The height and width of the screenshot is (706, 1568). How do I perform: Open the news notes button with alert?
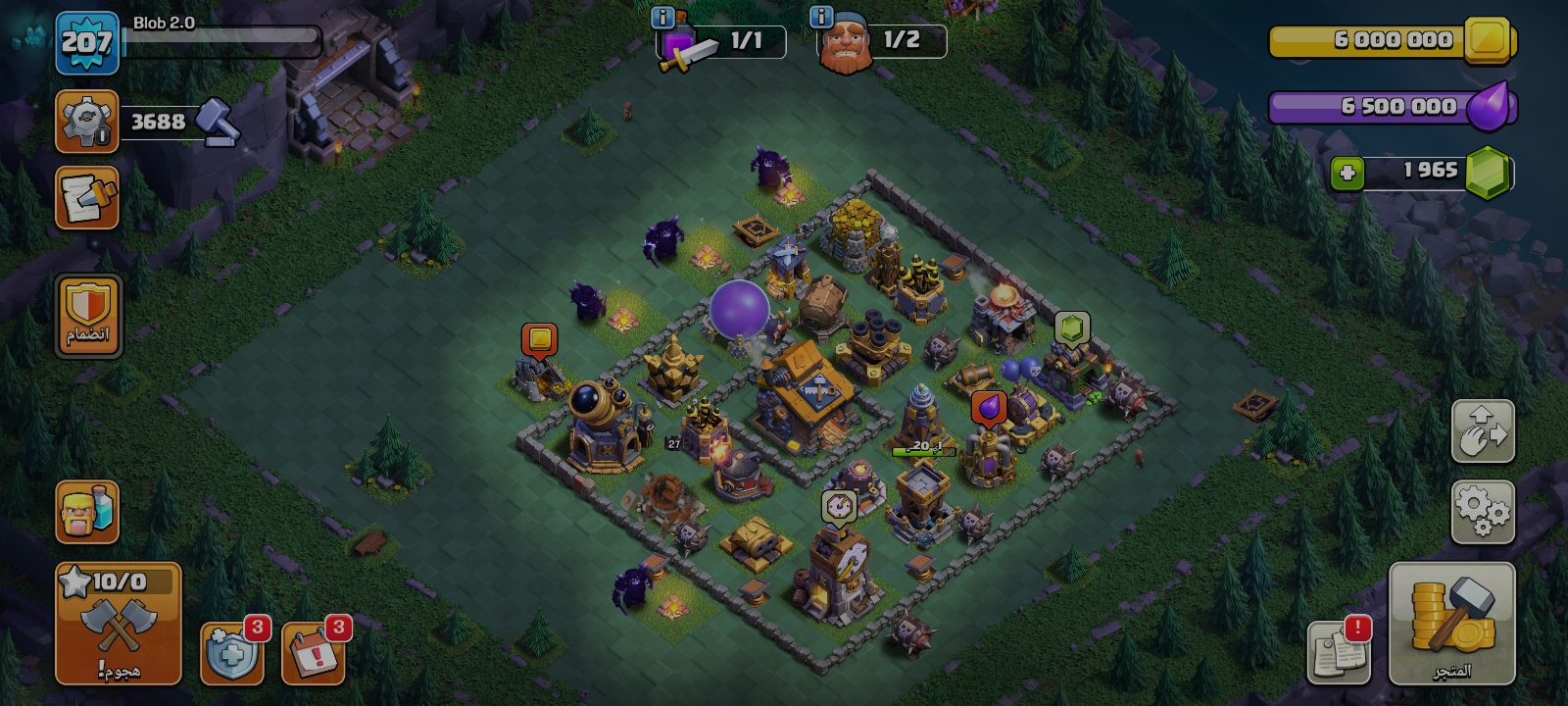[x=1339, y=652]
